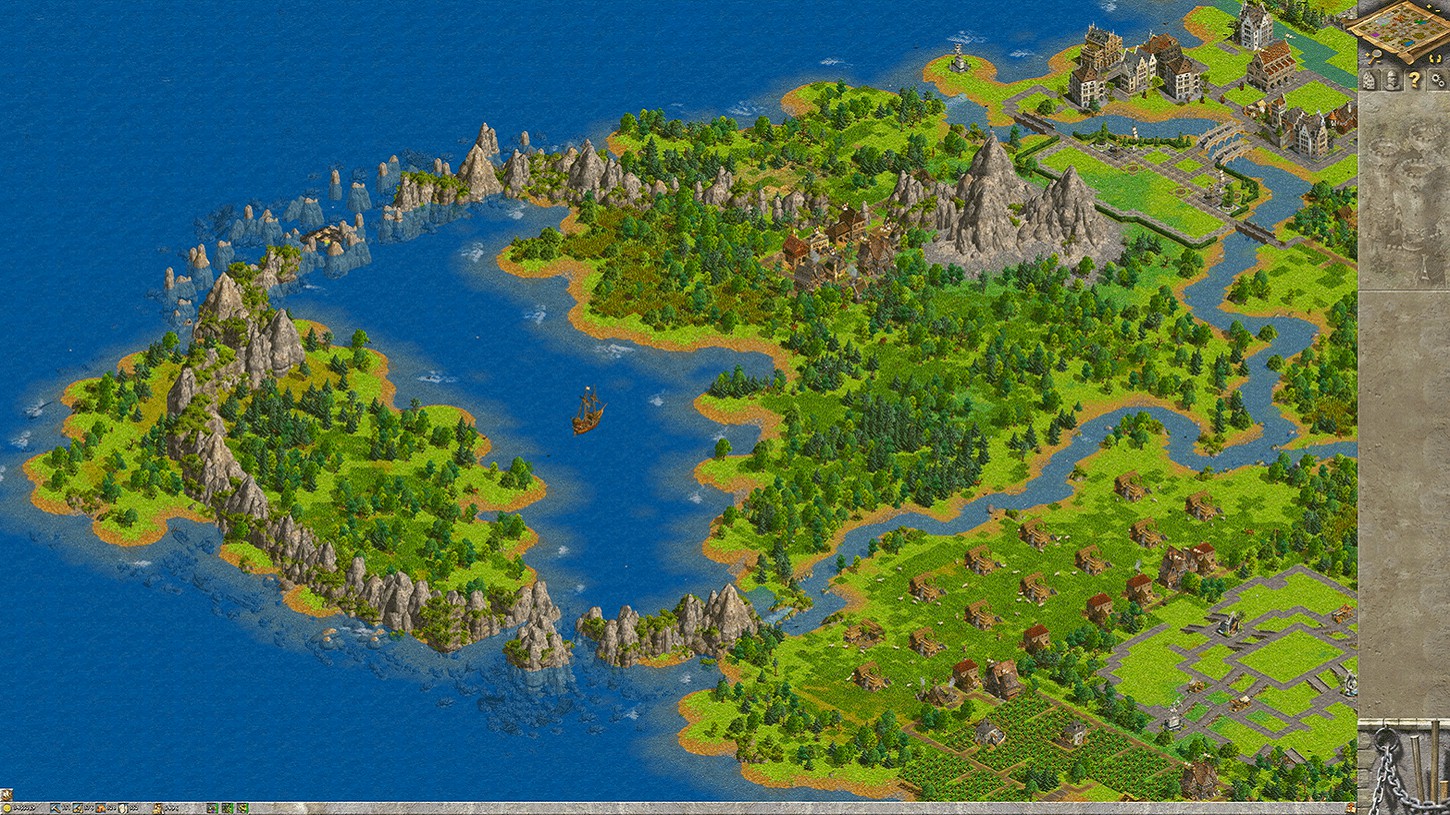Viewport: 1450px width, 815px height.
Task: Select the sailing ship in the bay
Action: 587,411
